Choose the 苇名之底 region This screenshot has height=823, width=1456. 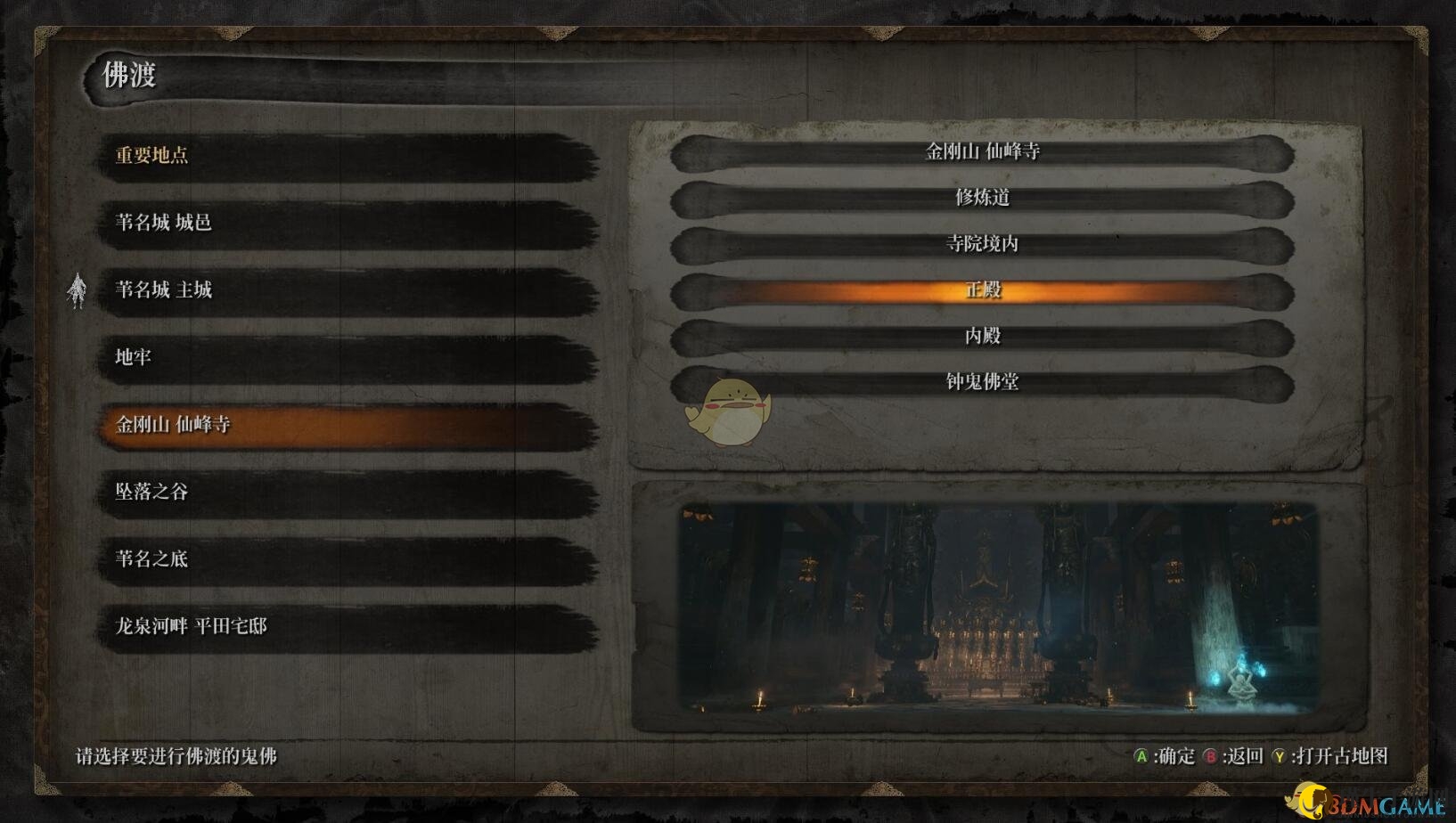pos(346,559)
